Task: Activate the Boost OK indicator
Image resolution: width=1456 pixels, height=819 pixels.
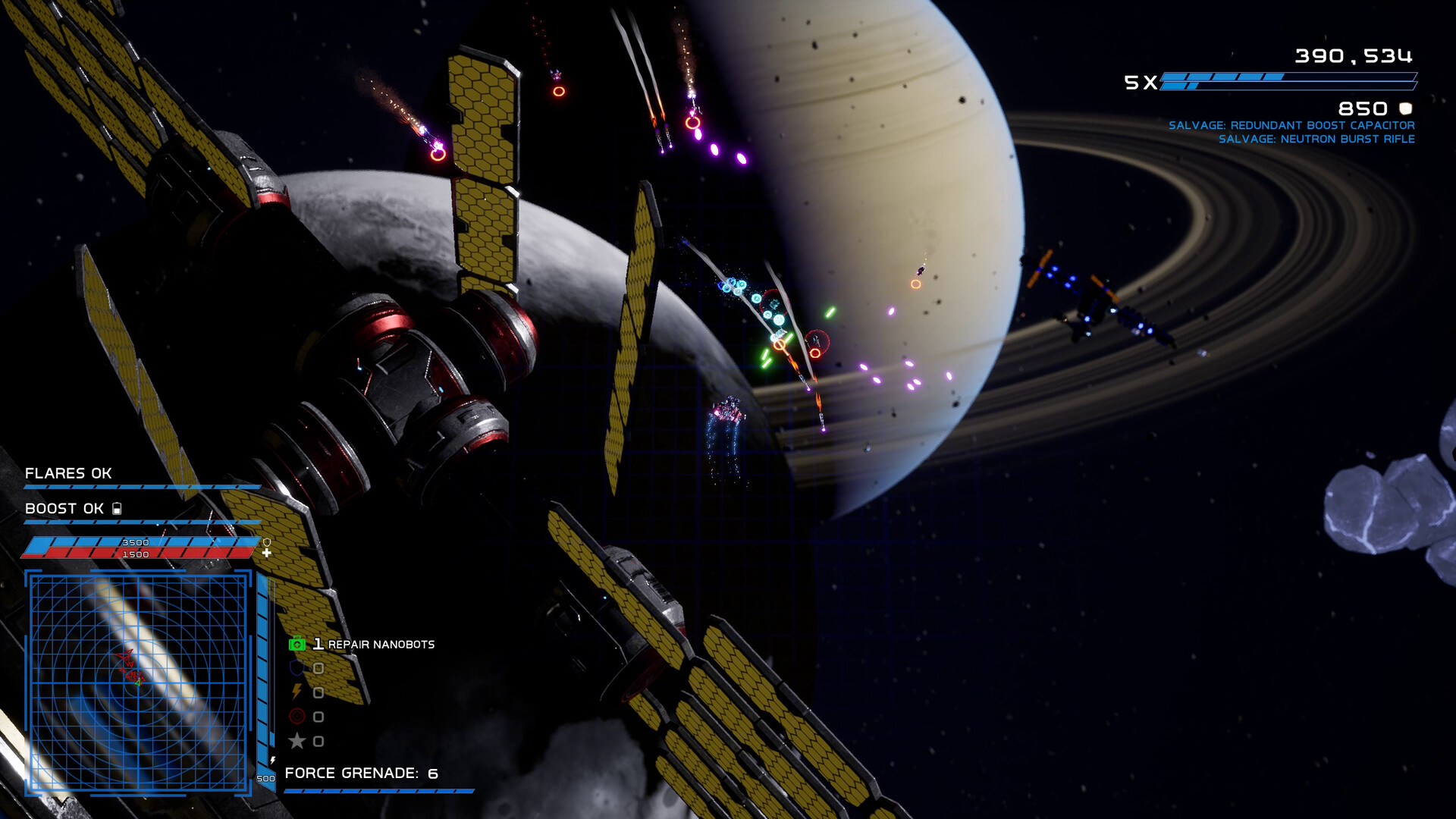Action: click(x=64, y=509)
